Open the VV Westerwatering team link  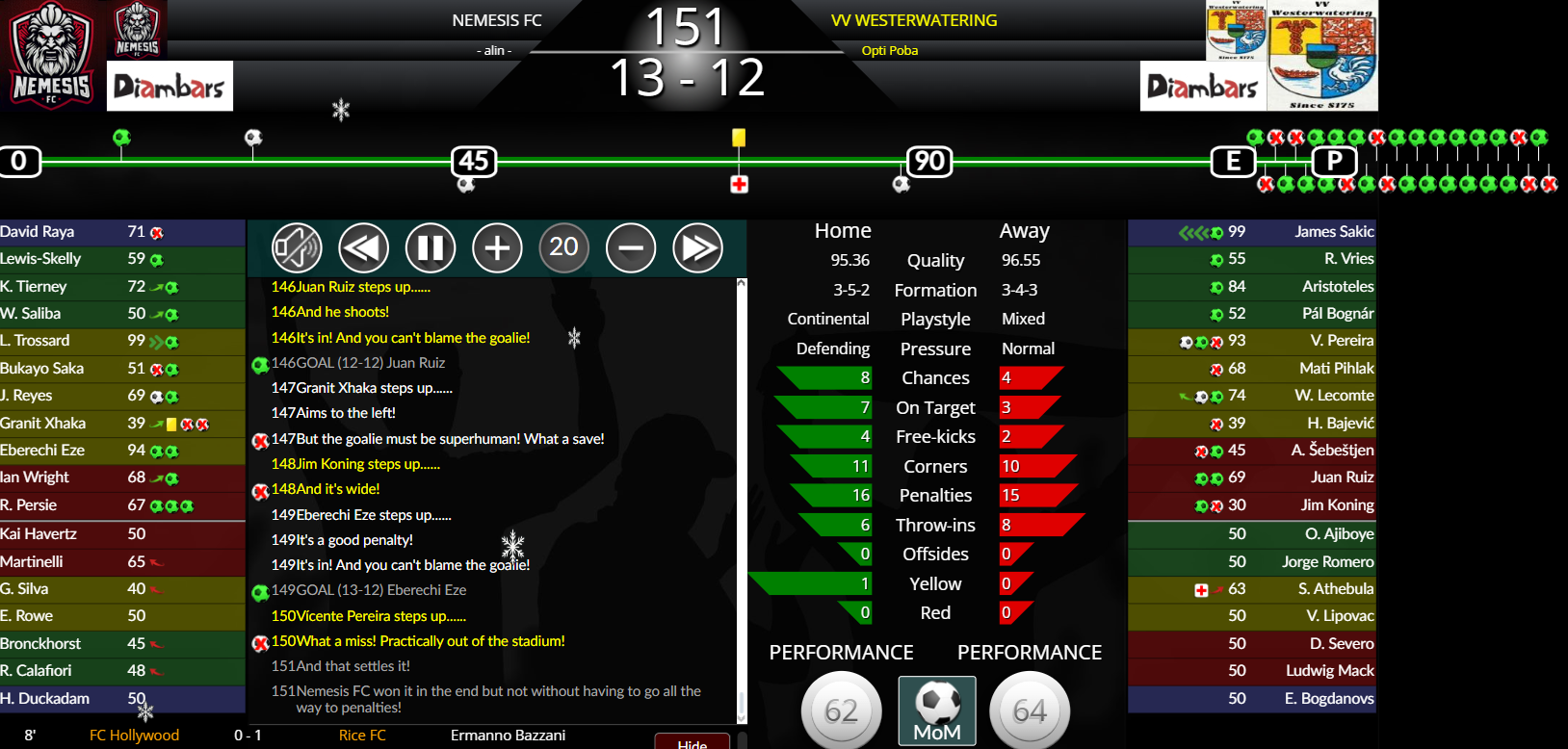[914, 20]
